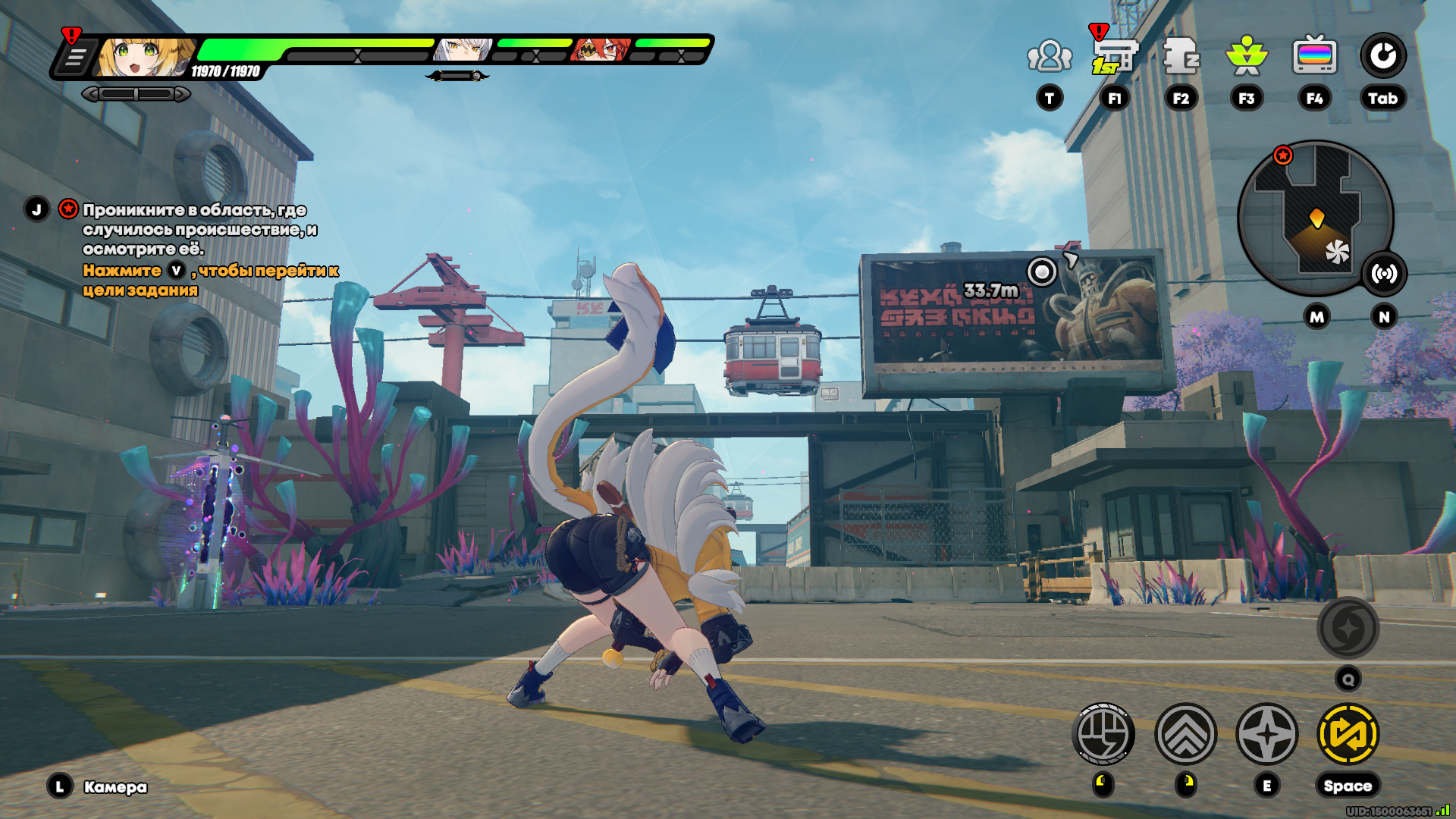Select the quest objective tracker text
The height and width of the screenshot is (819, 1456).
point(200,229)
